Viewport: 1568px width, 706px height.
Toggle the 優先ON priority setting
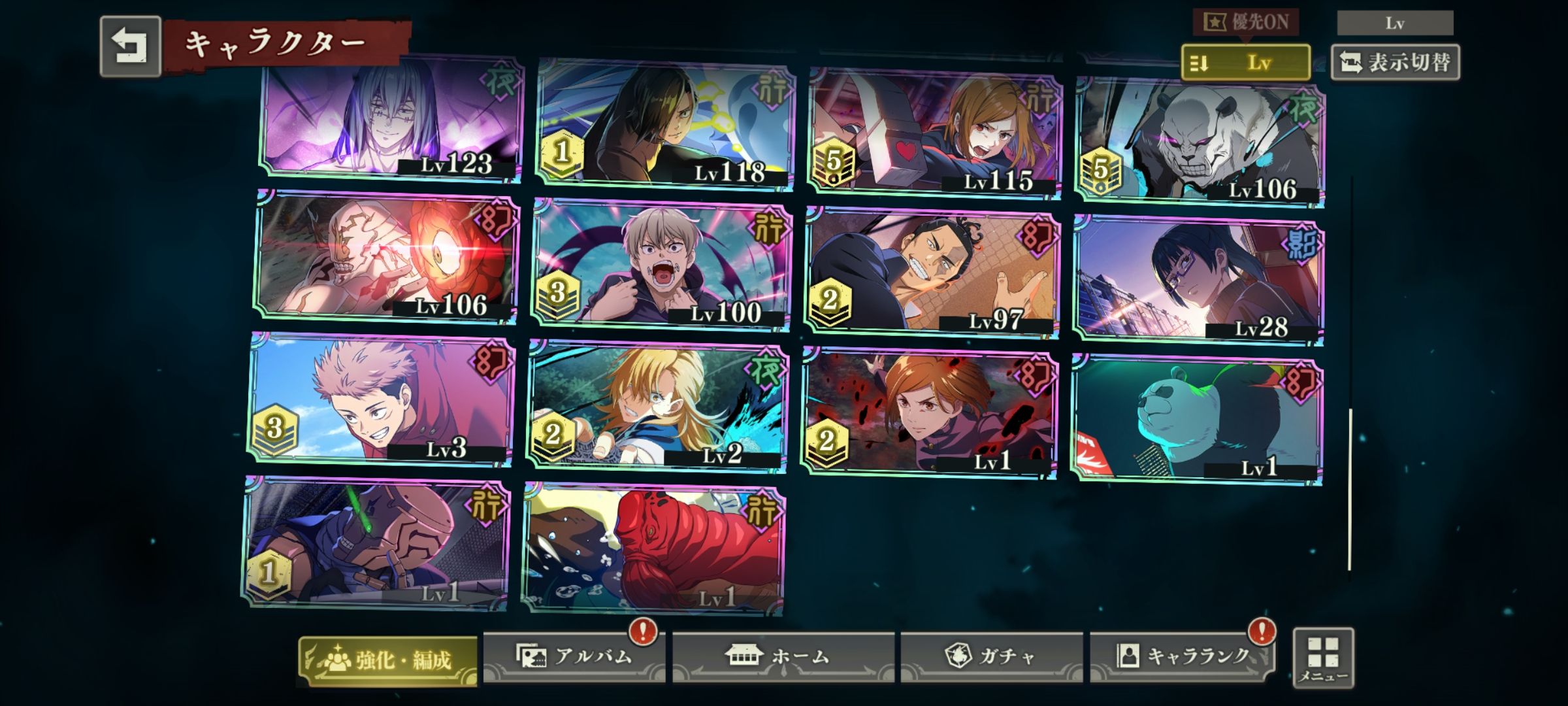coord(1245,23)
